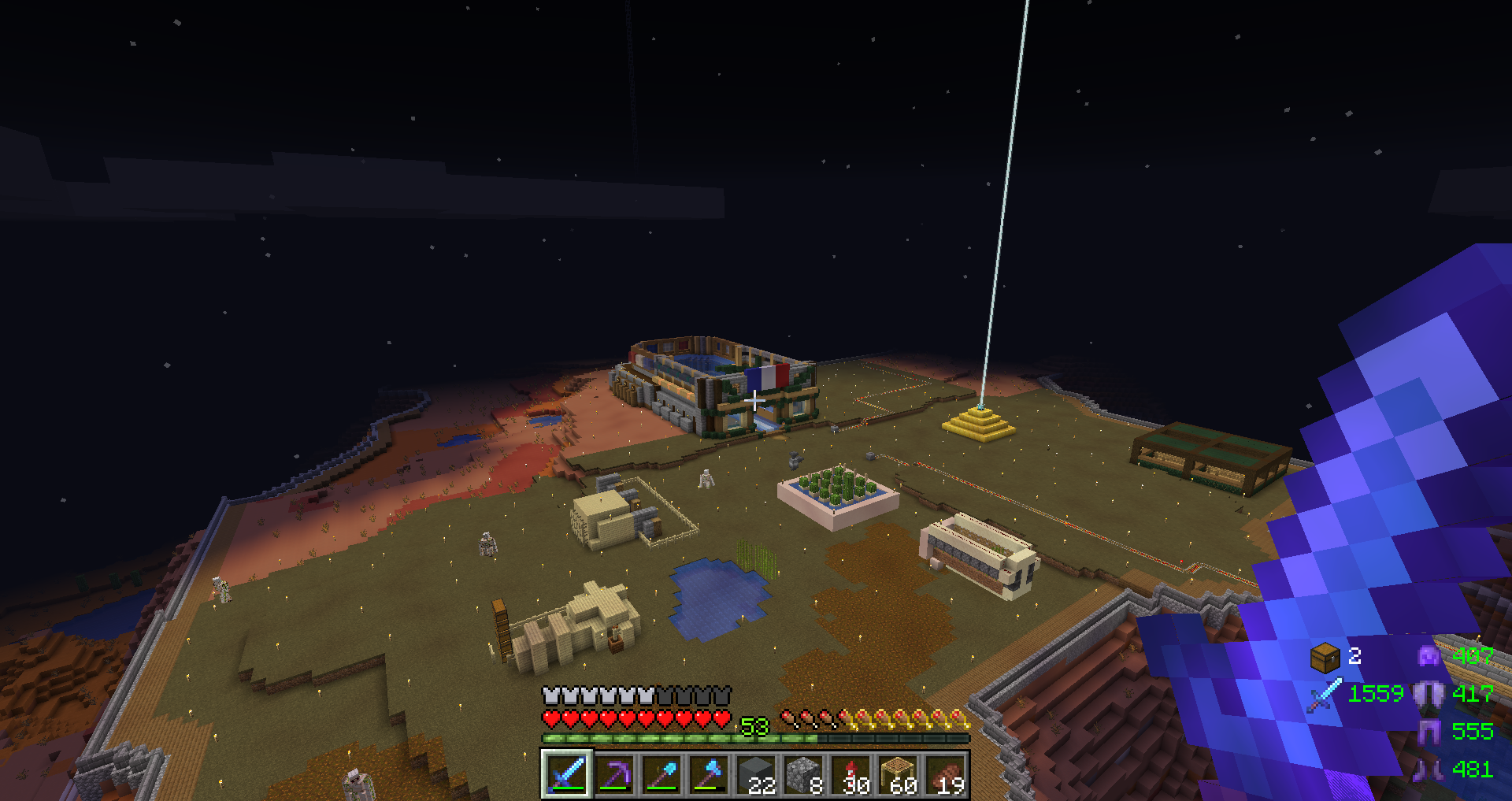Viewport: 1512px width, 801px height.
Task: Click the sword durability icon beside 1559
Action: [x=1325, y=695]
